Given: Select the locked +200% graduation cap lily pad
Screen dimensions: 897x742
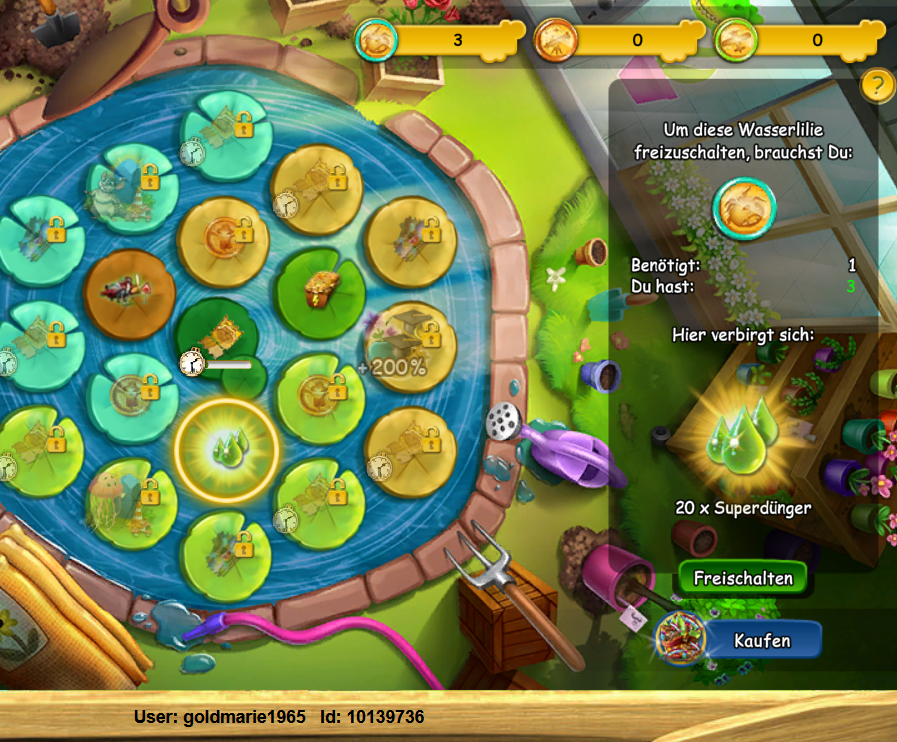Looking at the screenshot, I should (x=412, y=346).
